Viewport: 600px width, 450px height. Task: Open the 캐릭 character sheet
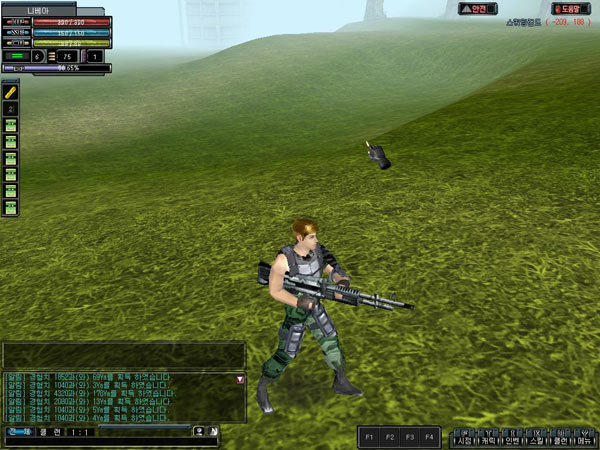pos(488,440)
